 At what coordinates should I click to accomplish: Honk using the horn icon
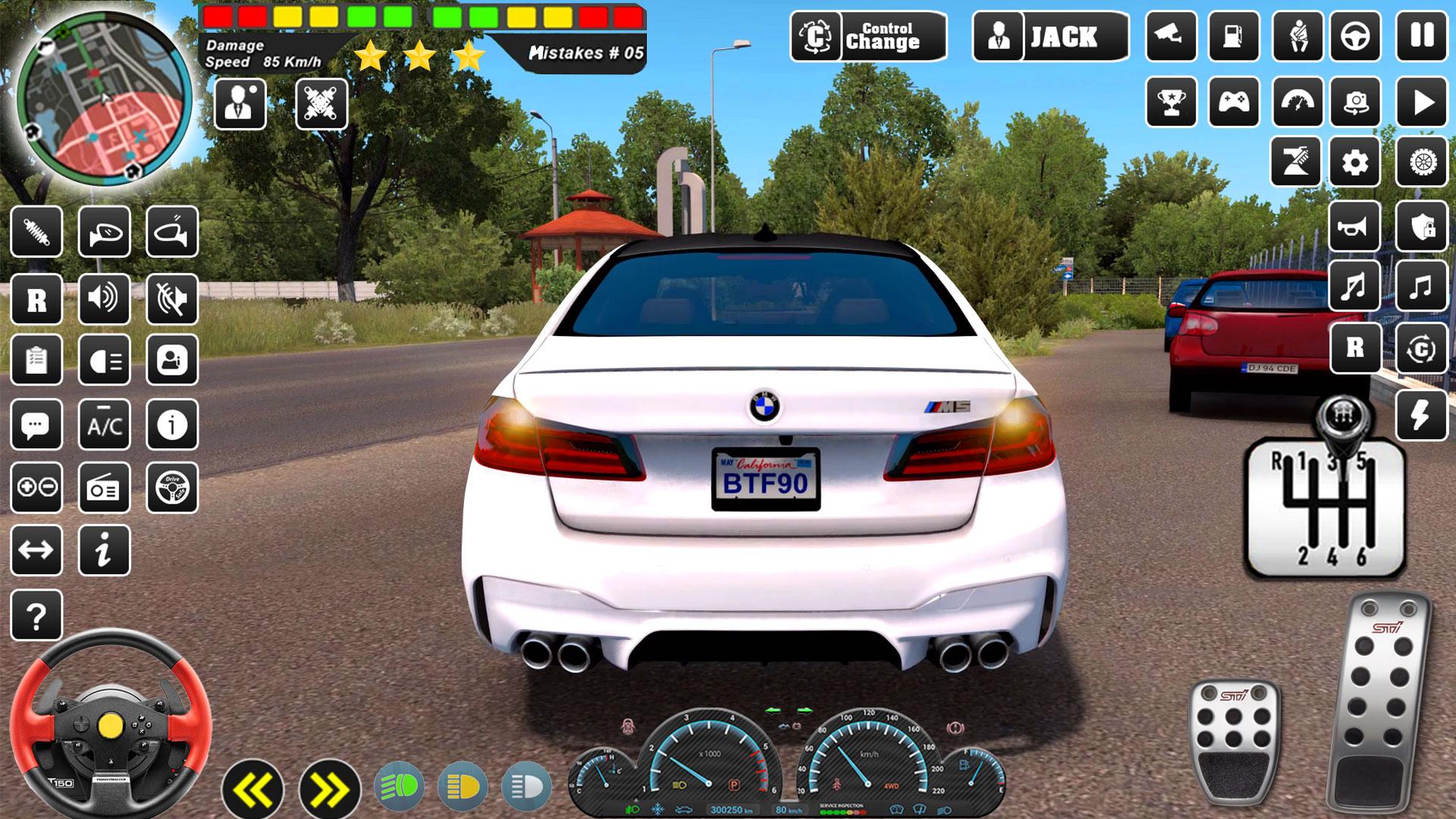pyautogui.click(x=1354, y=227)
